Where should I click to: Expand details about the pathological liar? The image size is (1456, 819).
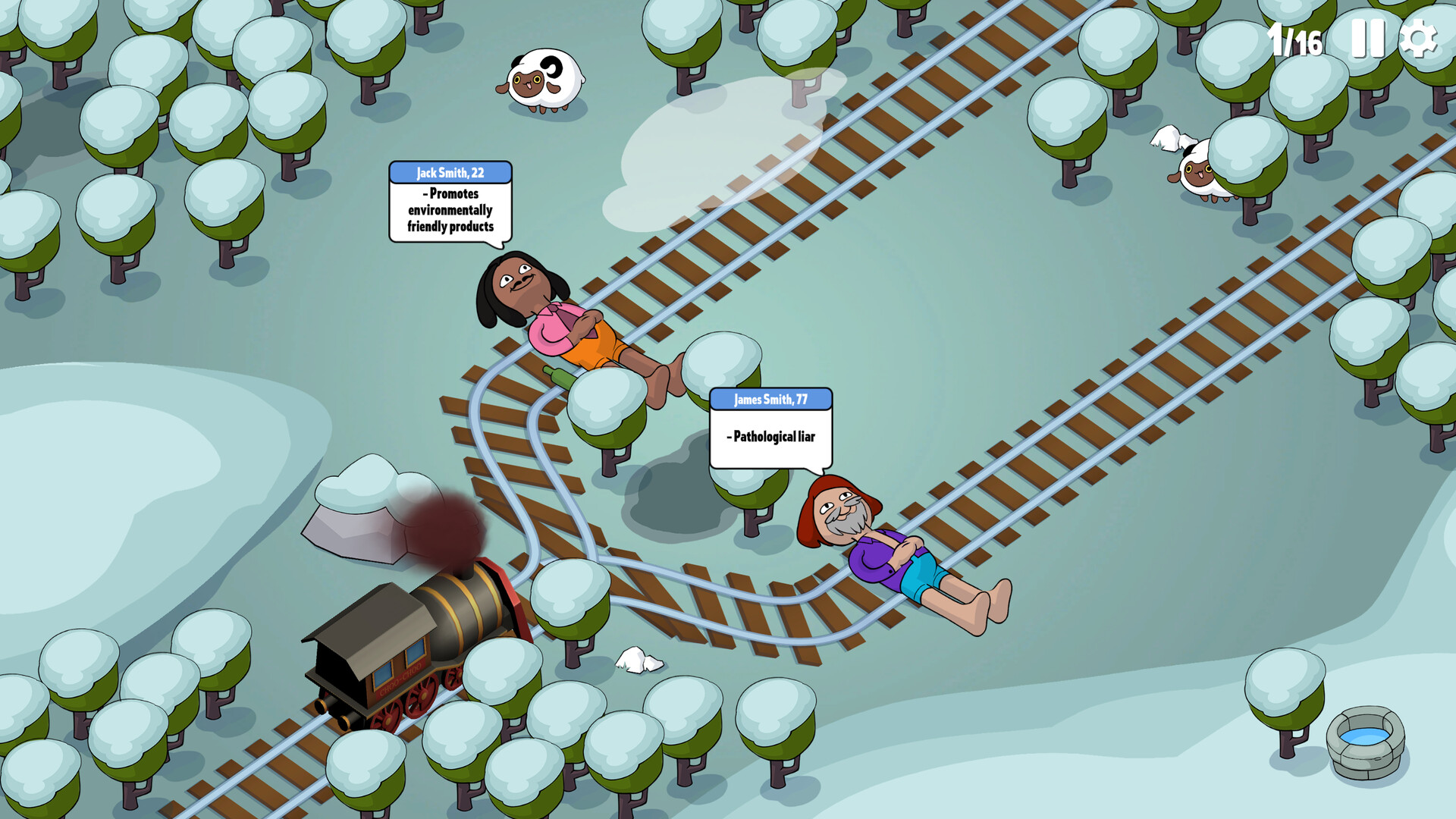click(x=770, y=436)
